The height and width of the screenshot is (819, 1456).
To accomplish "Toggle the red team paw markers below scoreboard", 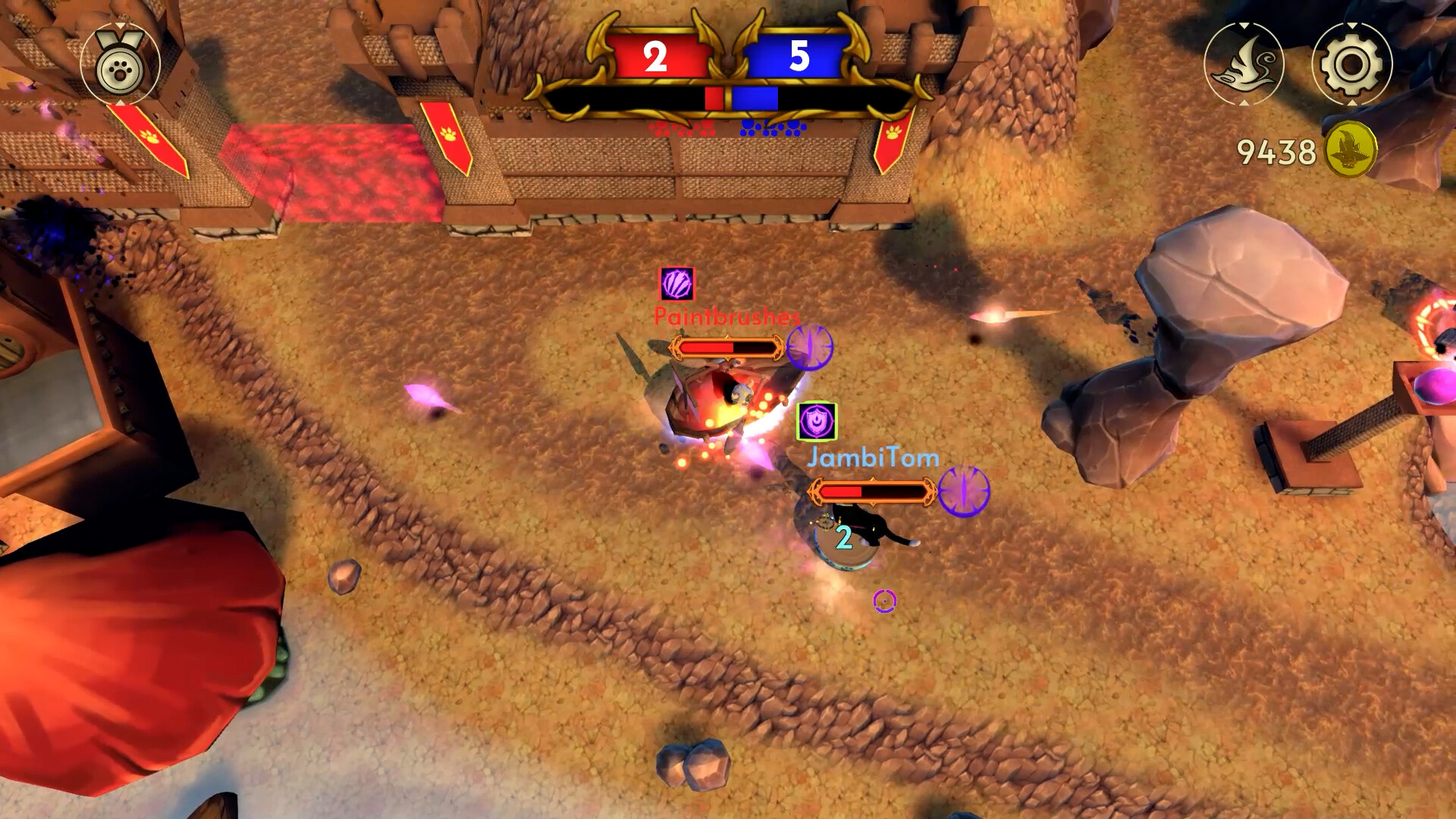I will (x=682, y=126).
